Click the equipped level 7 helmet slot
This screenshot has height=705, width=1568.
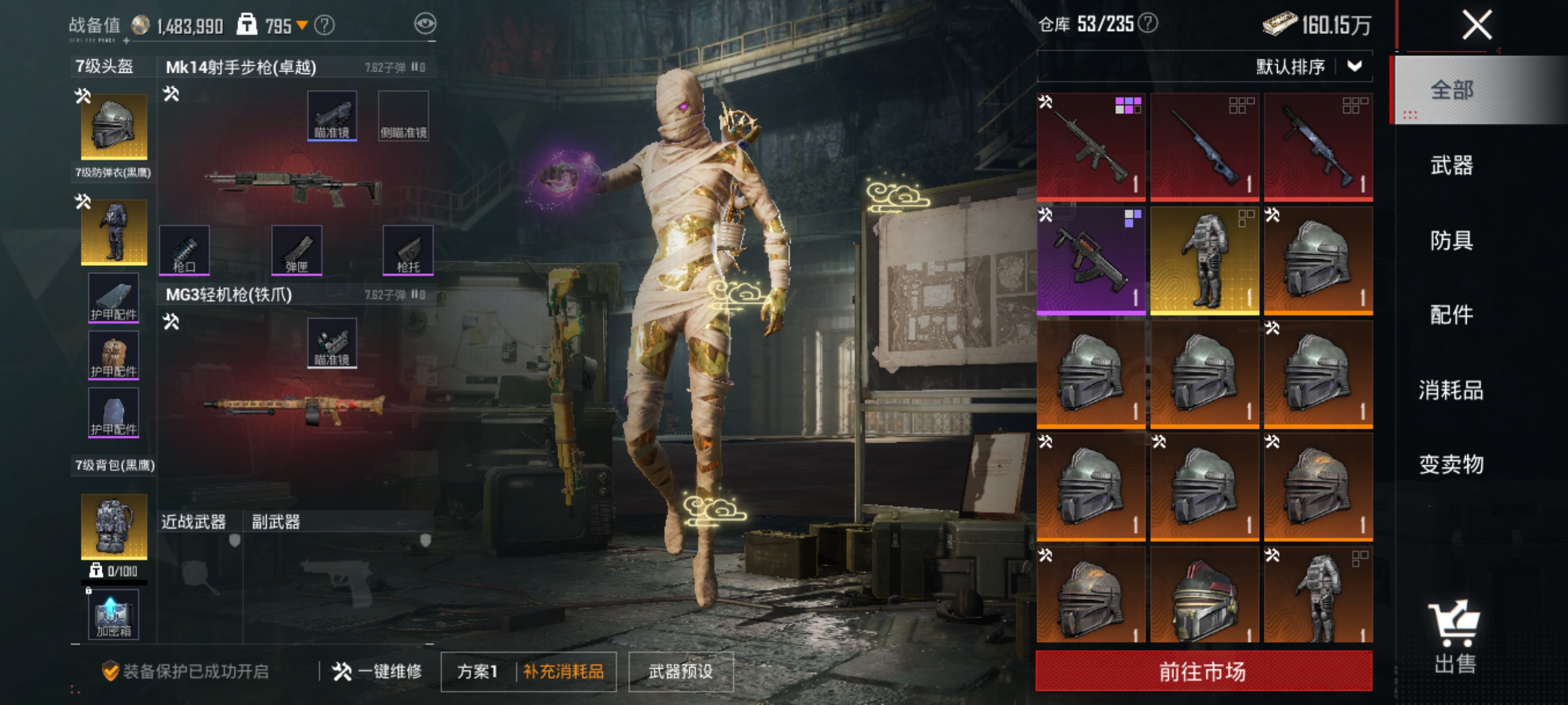tap(114, 126)
